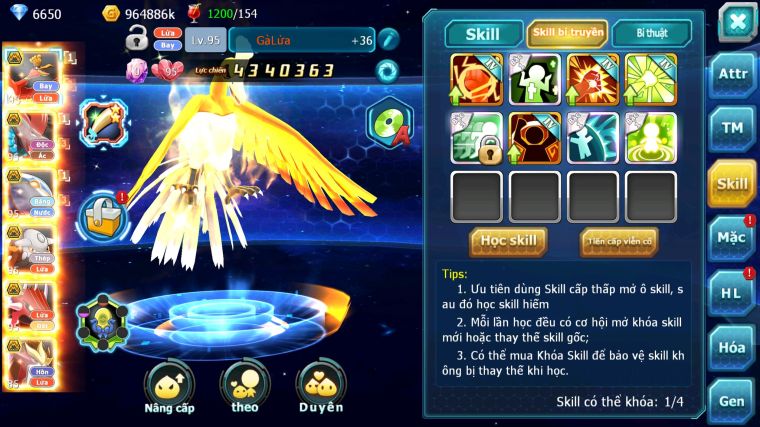The height and width of the screenshot is (427, 760).
Task: Open the HL side tab
Action: [732, 293]
